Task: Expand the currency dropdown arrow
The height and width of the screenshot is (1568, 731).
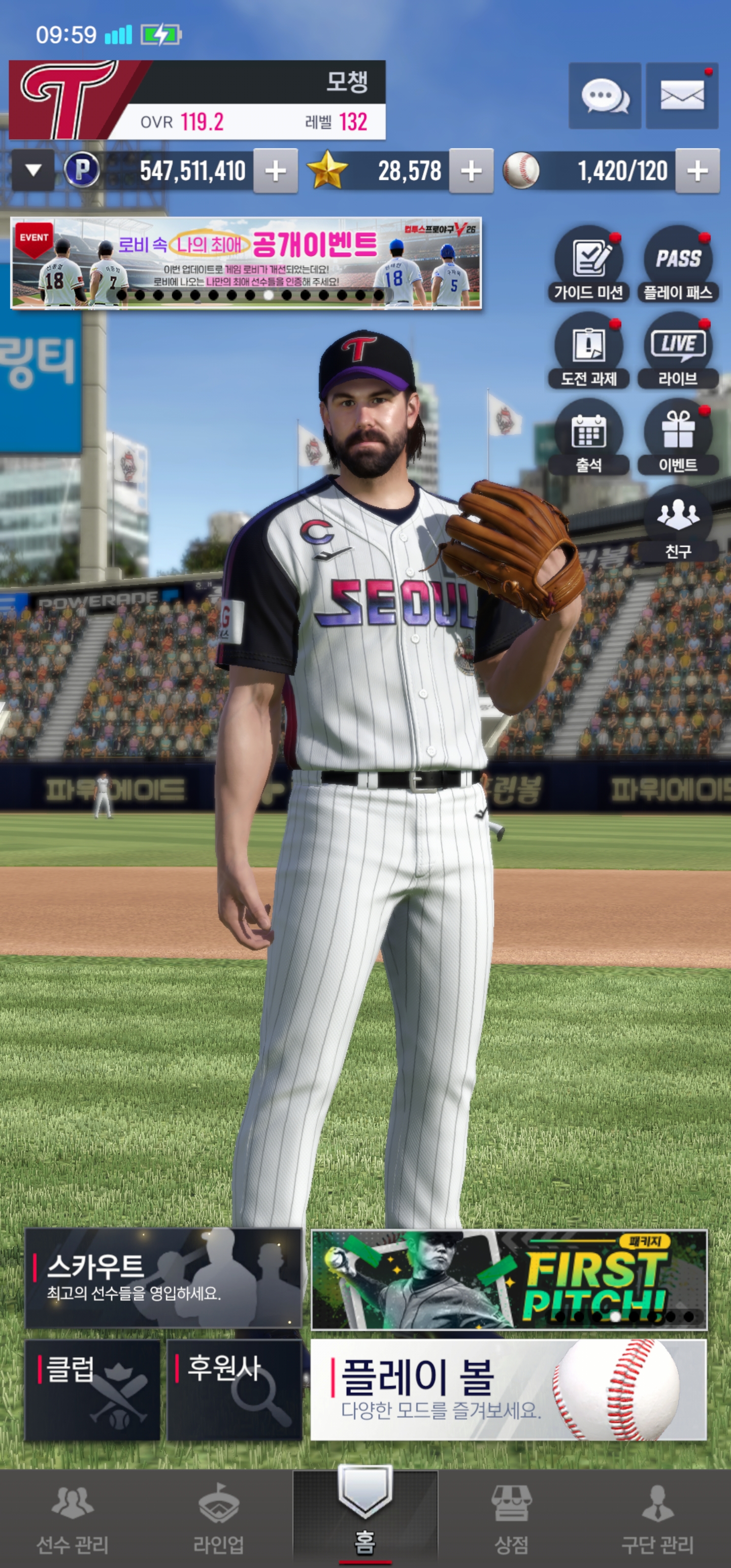Action: click(x=33, y=171)
